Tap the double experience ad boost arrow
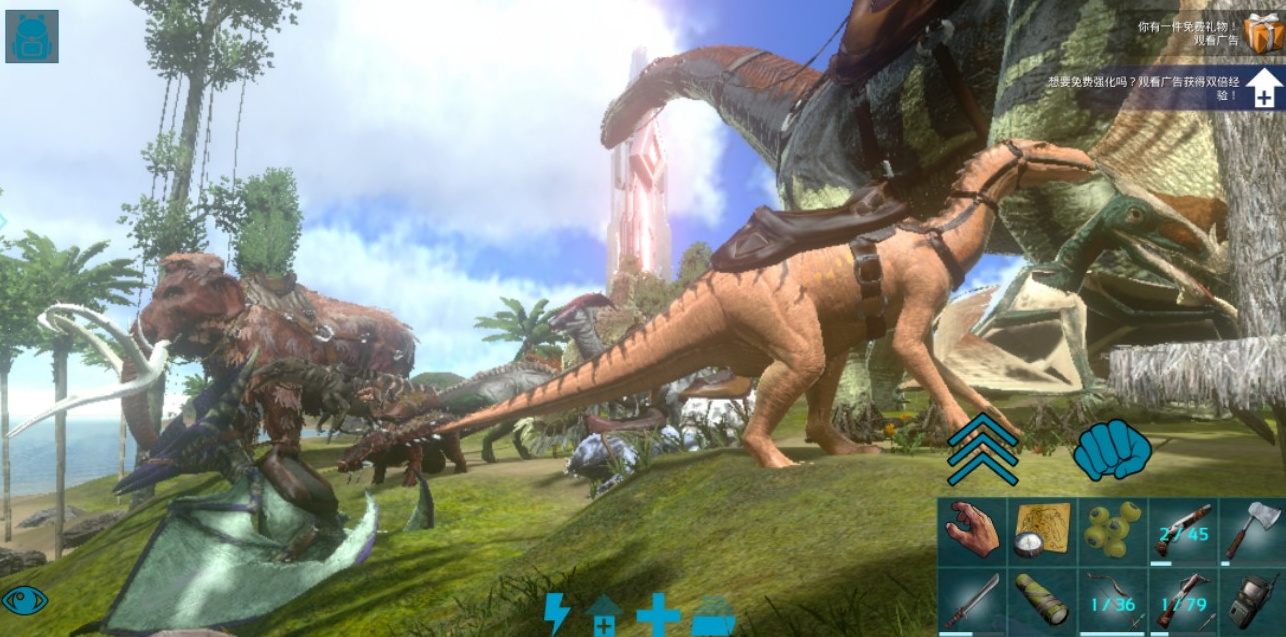Image resolution: width=1286 pixels, height=637 pixels. click(x=1264, y=90)
